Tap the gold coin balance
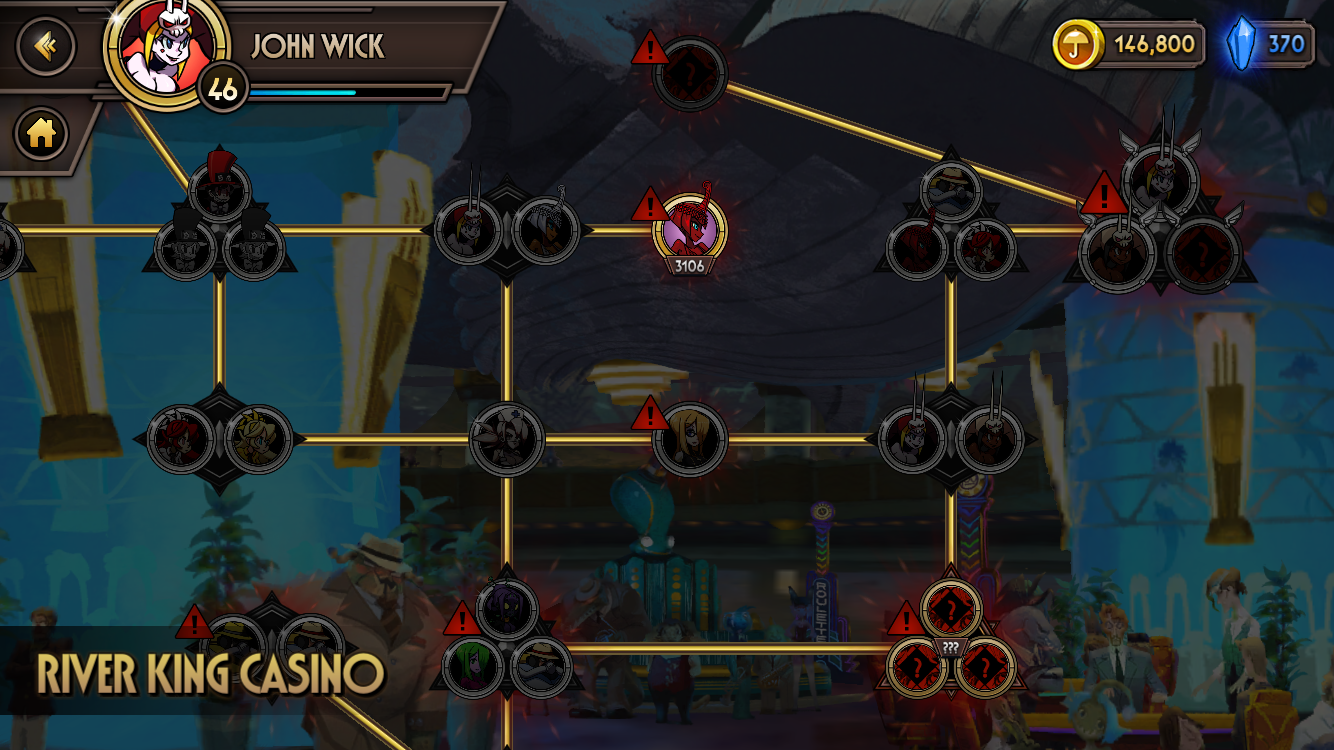The width and height of the screenshot is (1334, 750). pyautogui.click(x=1129, y=44)
